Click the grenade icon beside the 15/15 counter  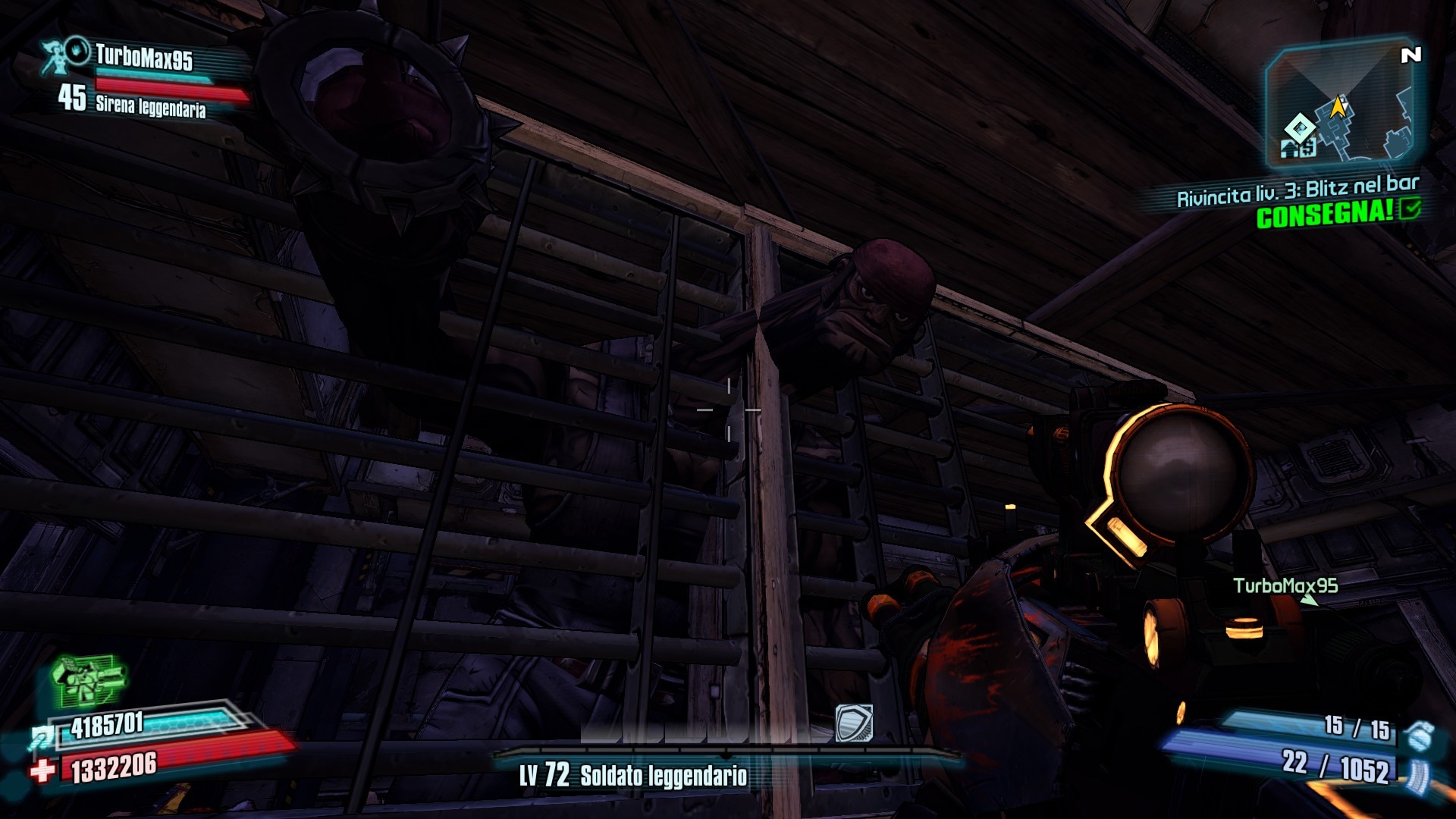pyautogui.click(x=1417, y=735)
